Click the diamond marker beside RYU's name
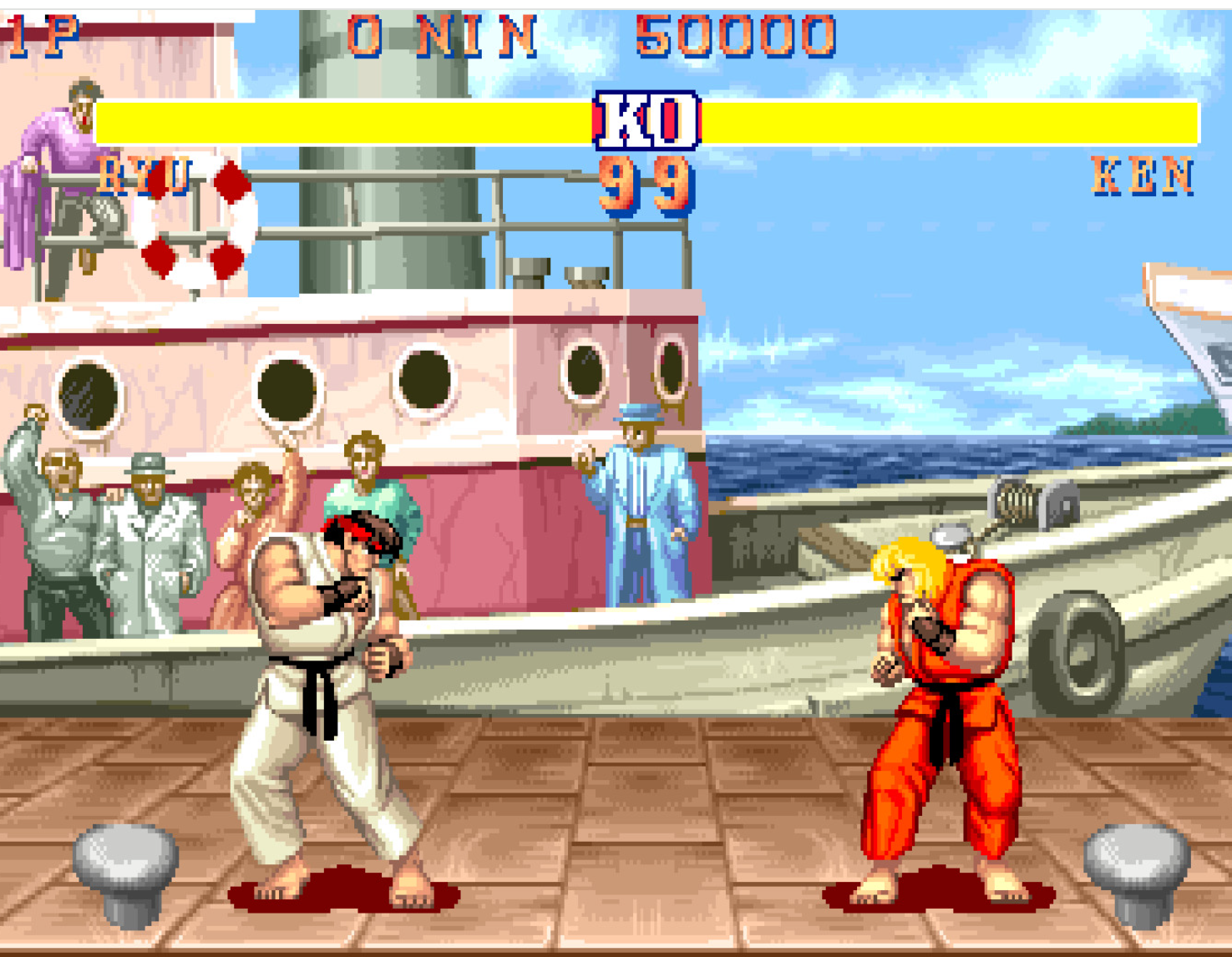Viewport: 1232px width, 957px height. pos(231,180)
